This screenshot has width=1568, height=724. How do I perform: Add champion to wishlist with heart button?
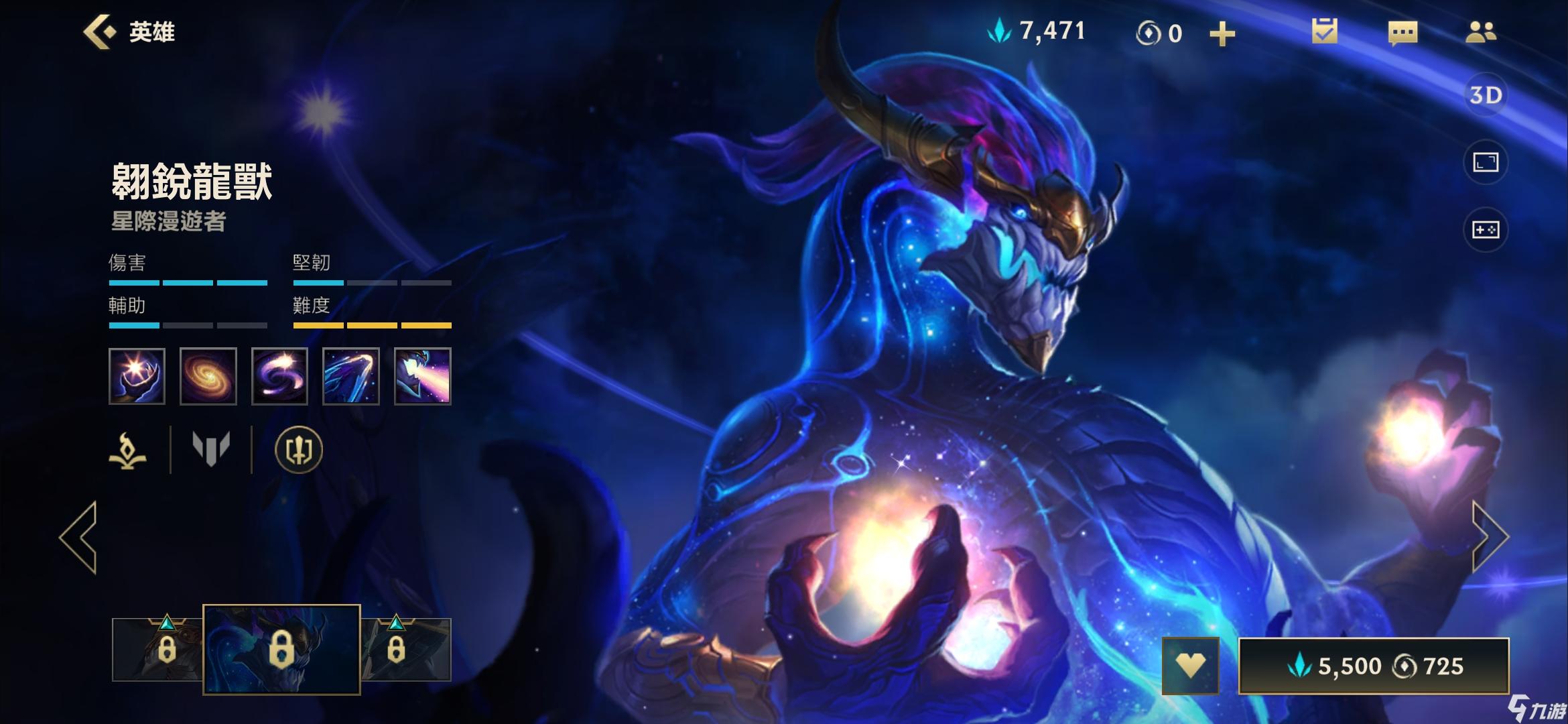click(x=1190, y=666)
